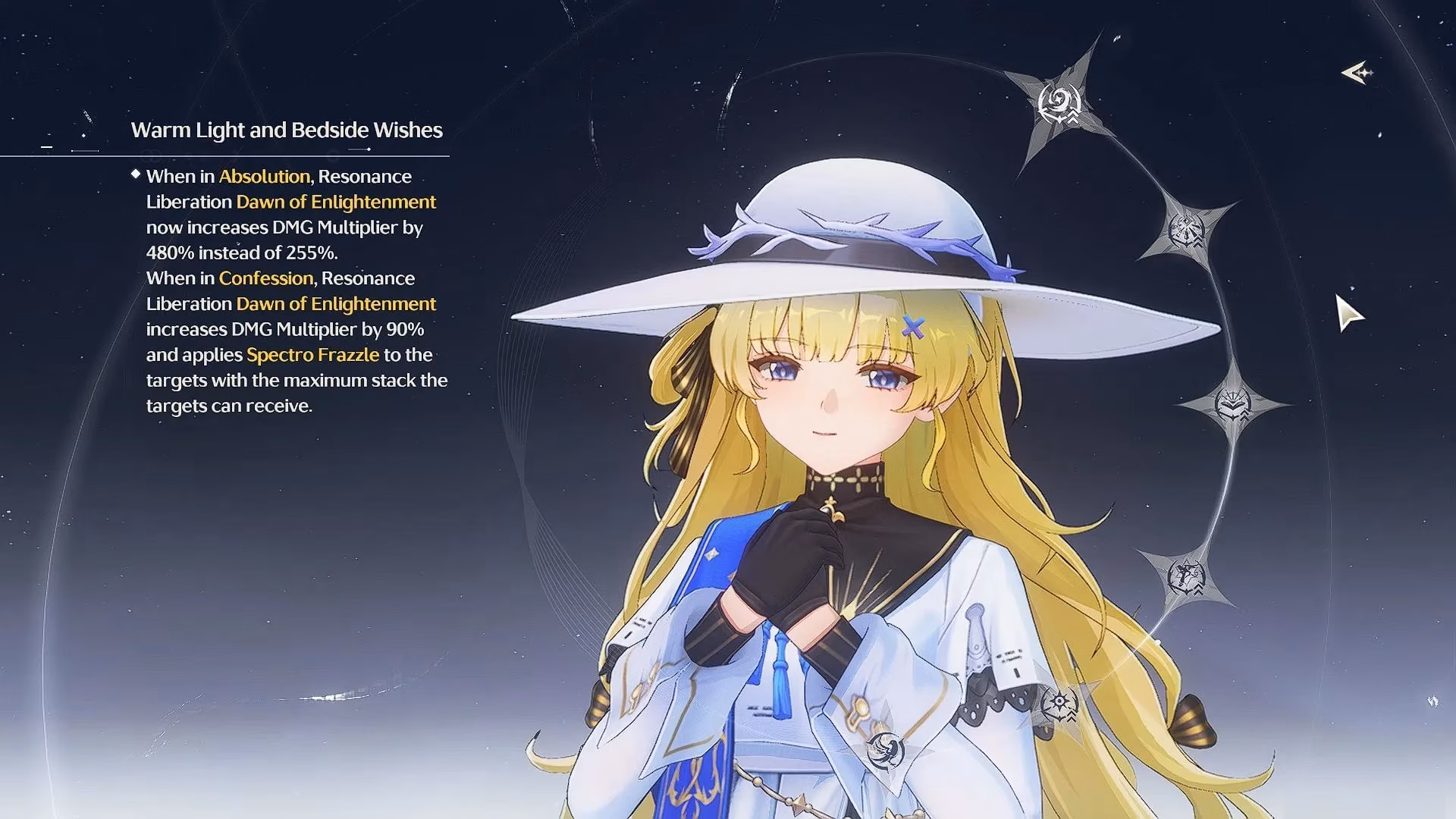
Task: Select the Warm Light and Bedside Wishes header
Action: (288, 130)
